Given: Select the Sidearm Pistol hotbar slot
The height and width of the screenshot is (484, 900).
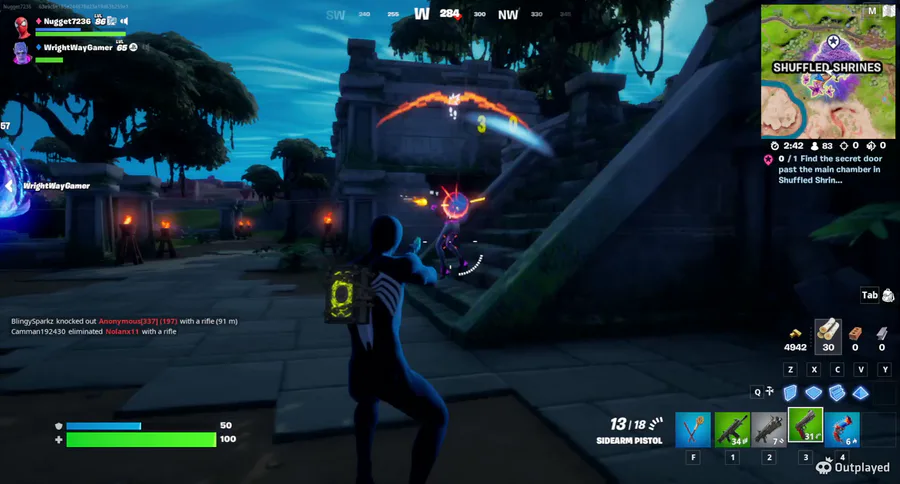Looking at the screenshot, I should (x=805, y=427).
